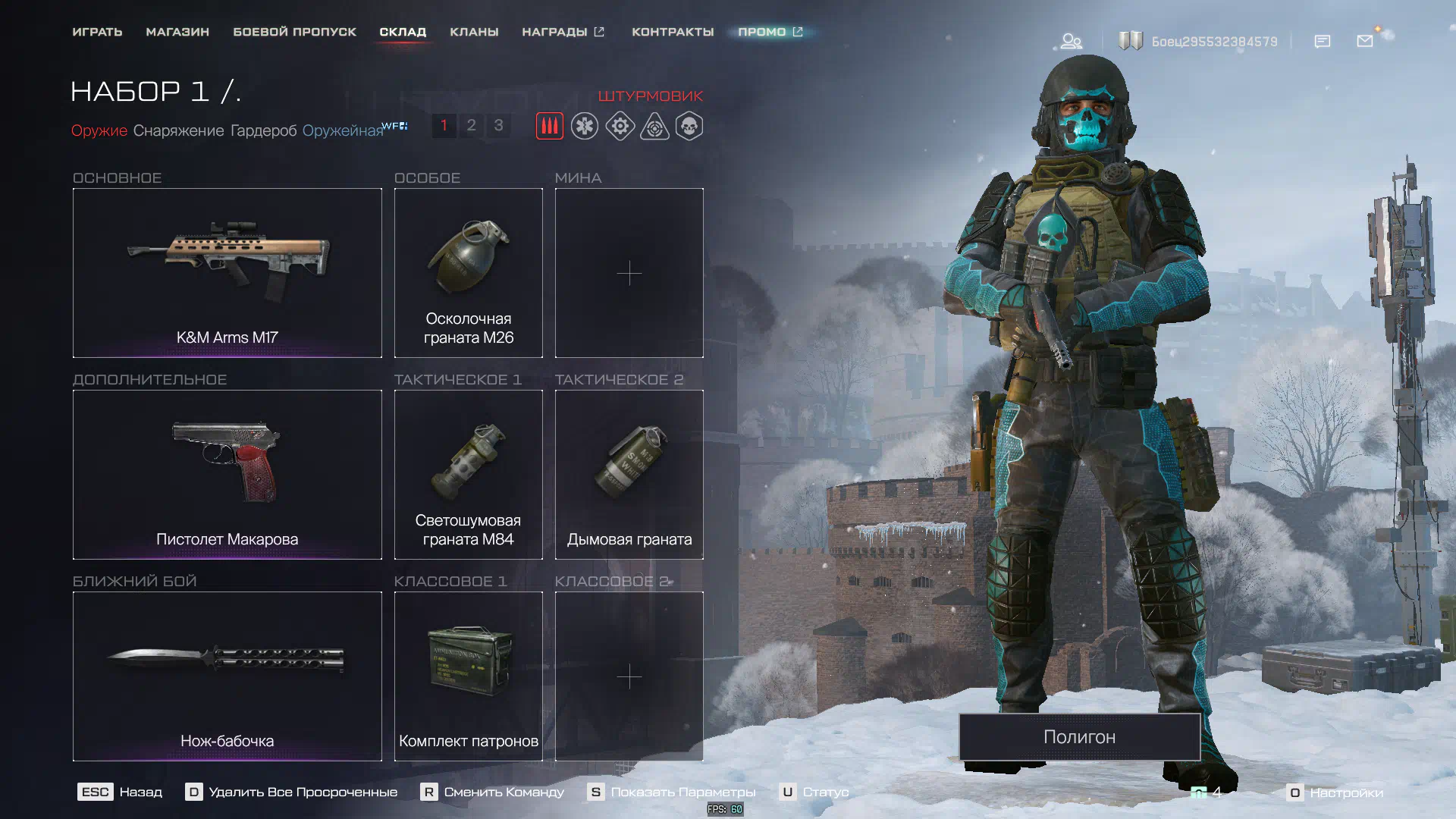Select the medic class cross icon
Viewport: 1456px width, 819px height.
(585, 126)
